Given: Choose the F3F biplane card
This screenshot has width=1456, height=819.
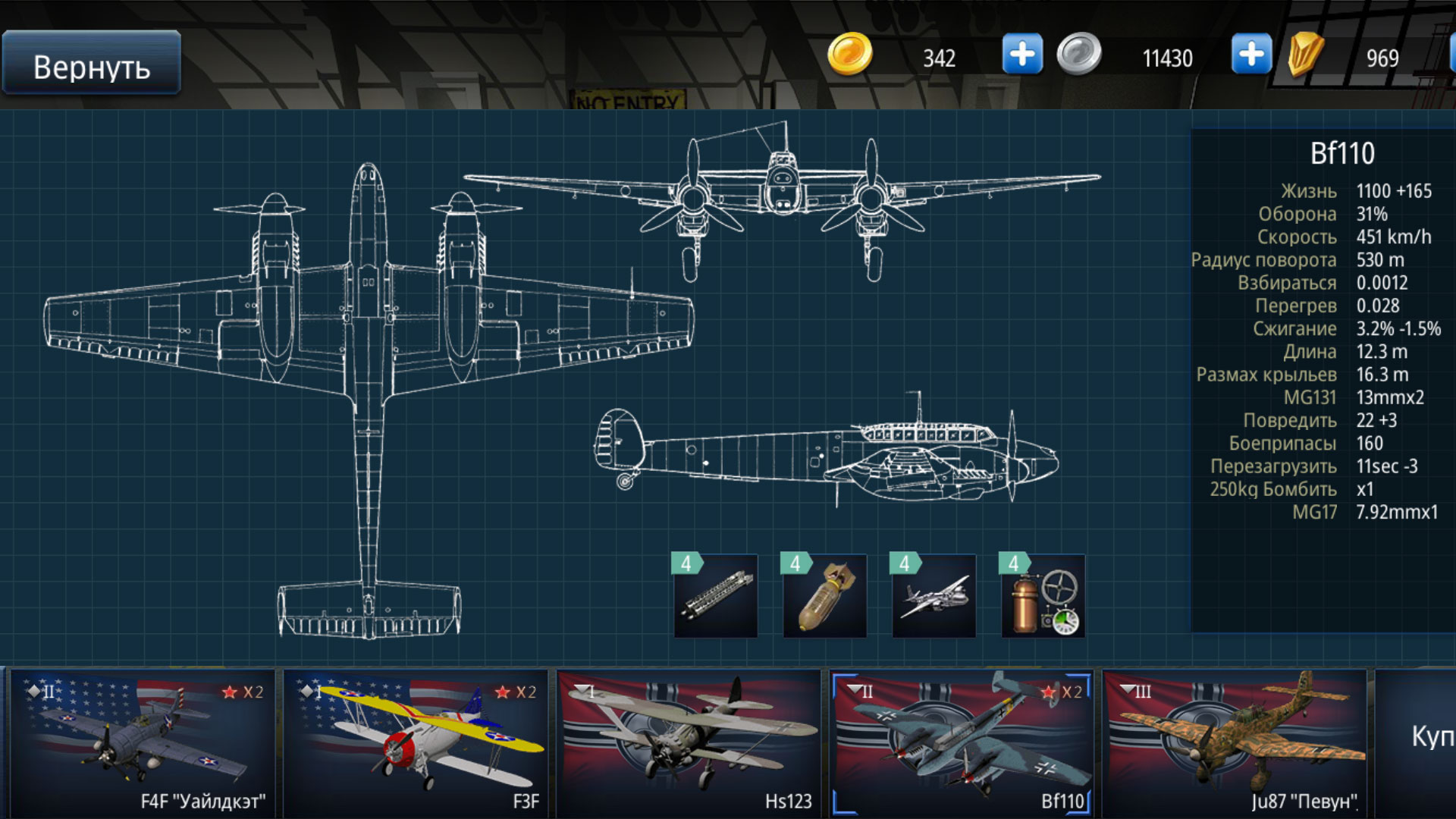Looking at the screenshot, I should [416, 743].
